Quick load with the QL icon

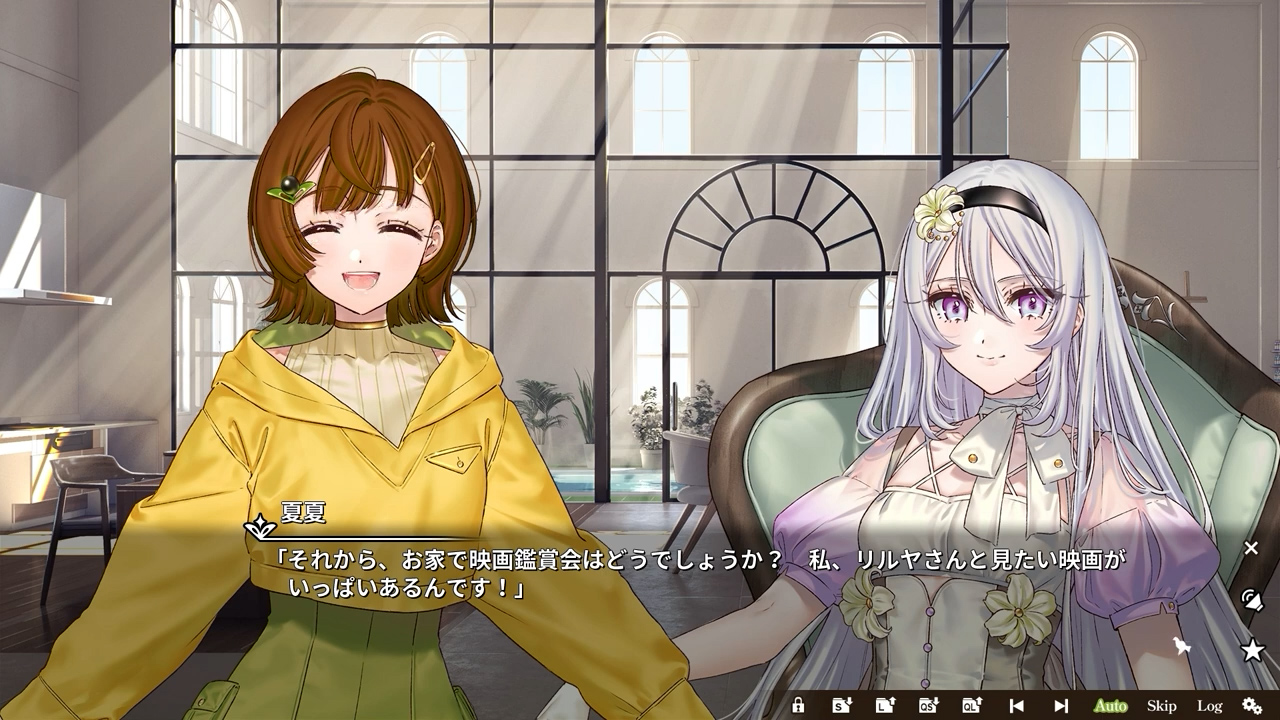(x=971, y=705)
